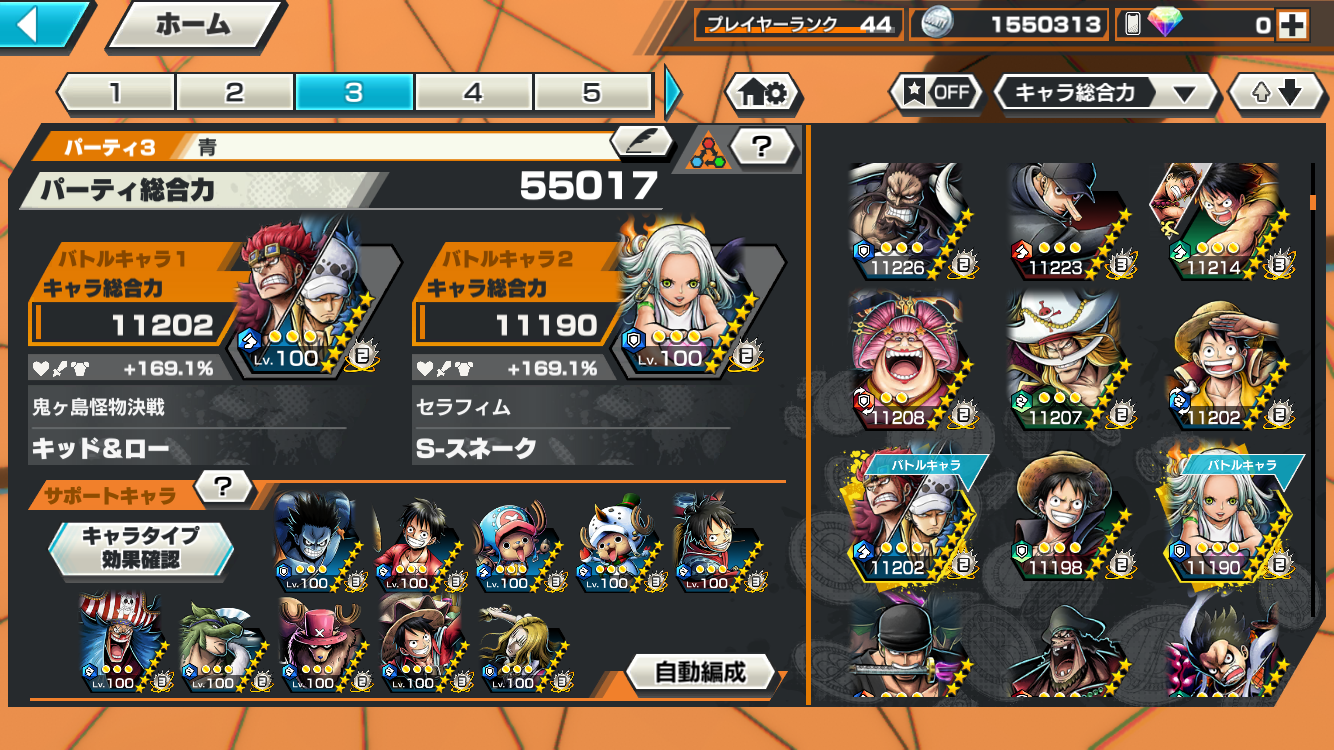Open キャラタイプ効果確認
Image resolution: width=1334 pixels, height=750 pixels.
[x=141, y=547]
